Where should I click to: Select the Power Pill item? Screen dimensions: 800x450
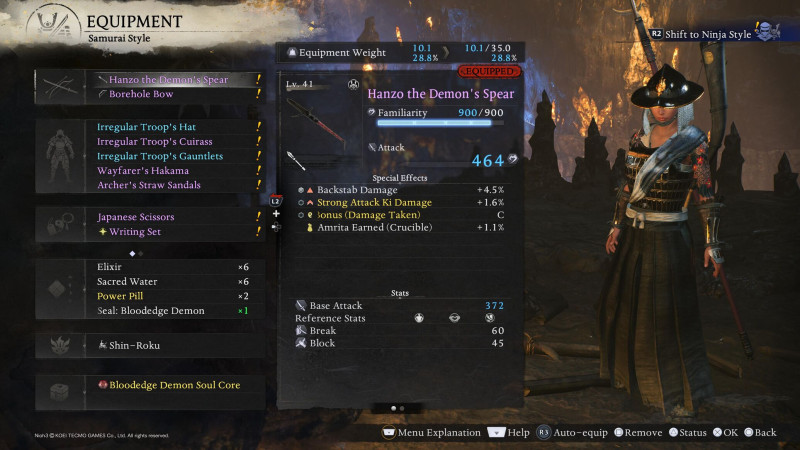coord(121,296)
